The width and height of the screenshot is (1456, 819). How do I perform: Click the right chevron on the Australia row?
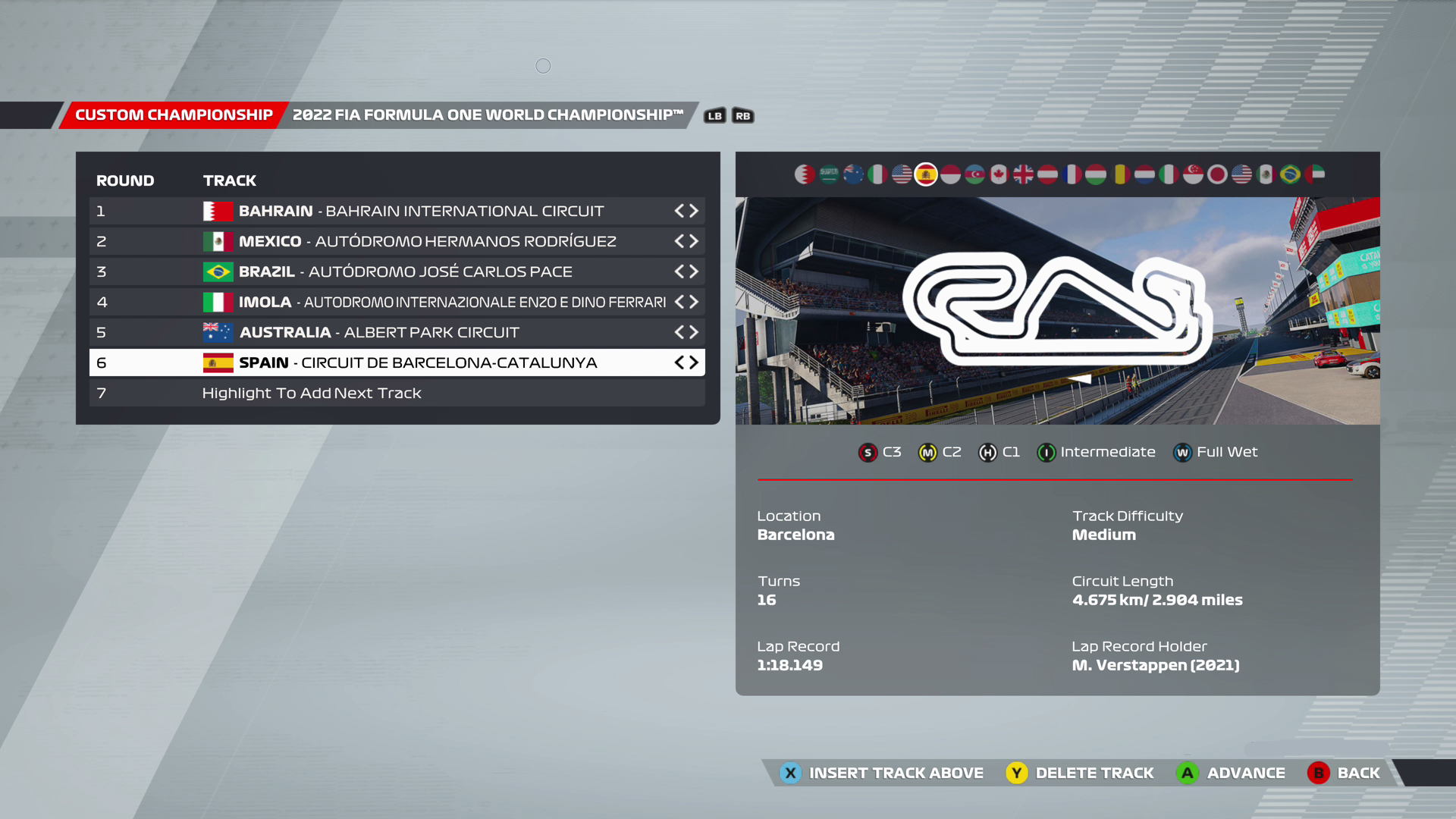693,332
